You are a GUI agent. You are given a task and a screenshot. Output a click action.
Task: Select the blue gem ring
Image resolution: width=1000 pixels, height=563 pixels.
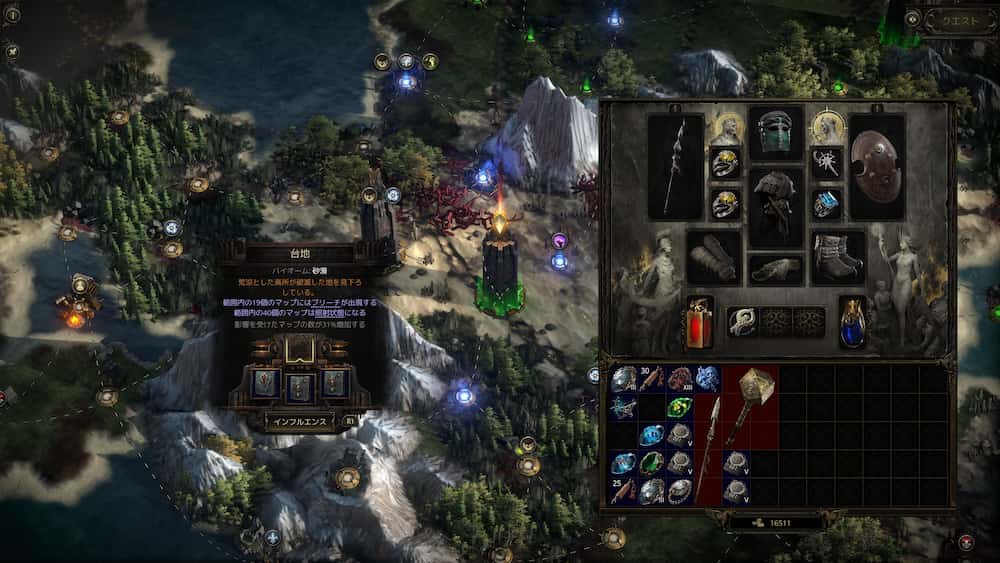tap(826, 203)
